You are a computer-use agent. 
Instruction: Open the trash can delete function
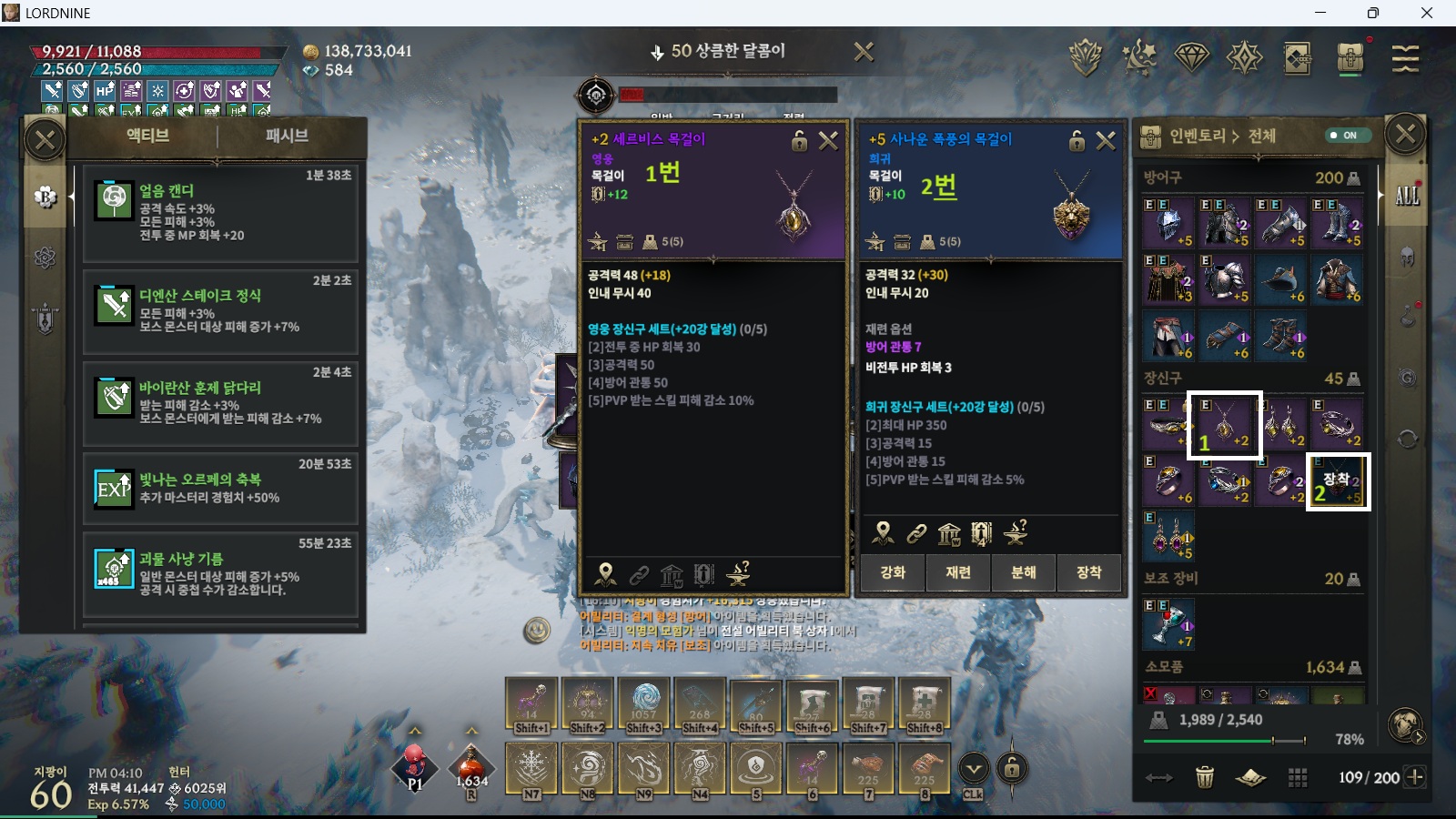pyautogui.click(x=1205, y=777)
